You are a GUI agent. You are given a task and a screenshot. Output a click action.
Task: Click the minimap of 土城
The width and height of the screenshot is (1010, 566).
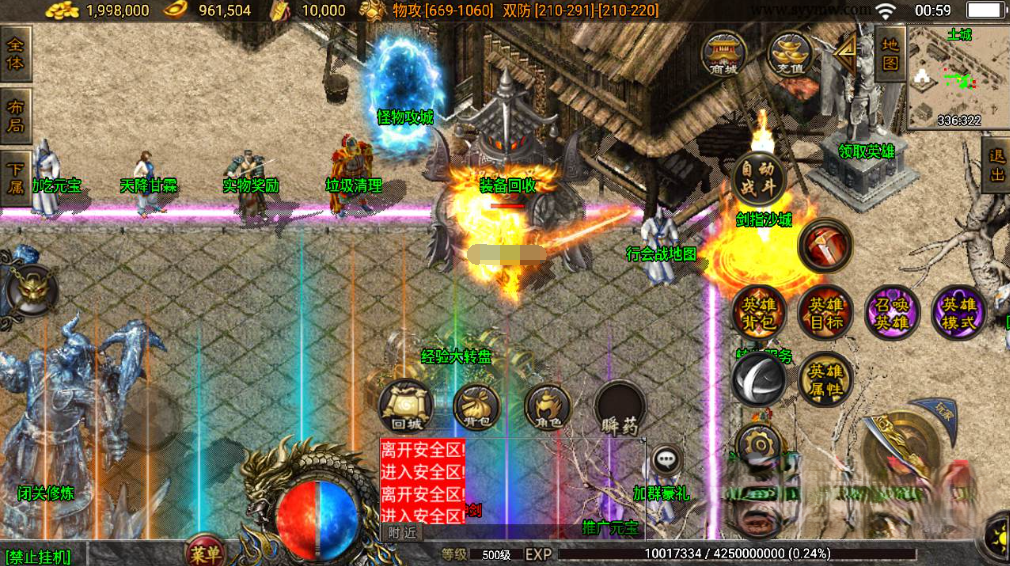point(958,77)
